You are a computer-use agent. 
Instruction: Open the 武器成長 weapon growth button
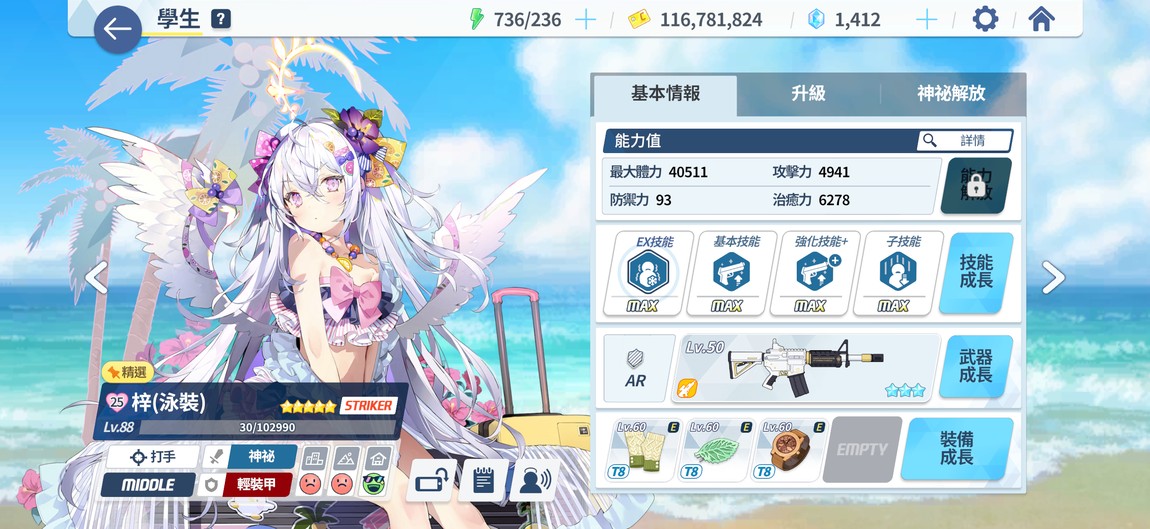(976, 366)
